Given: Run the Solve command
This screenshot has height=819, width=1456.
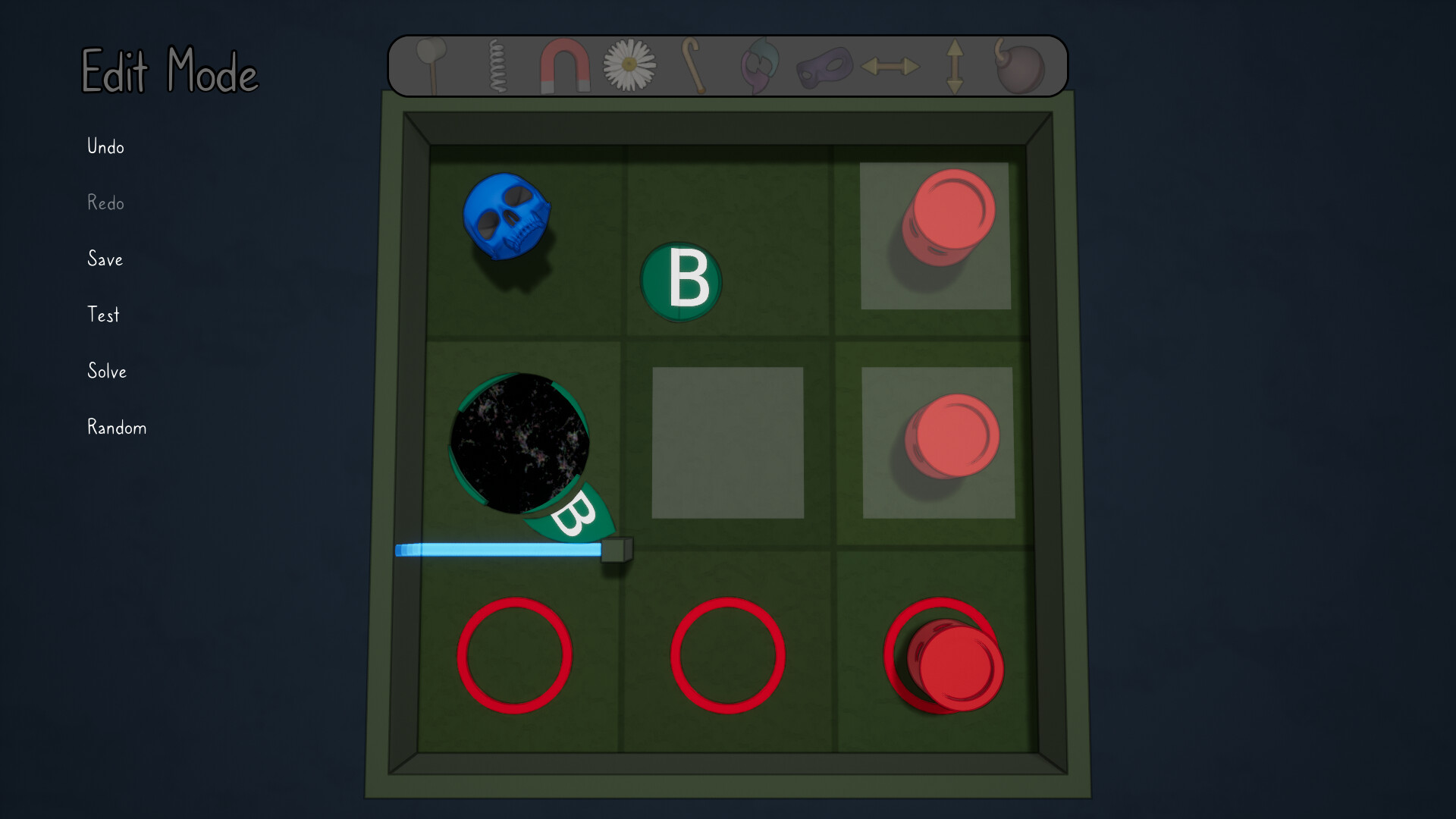Looking at the screenshot, I should (x=107, y=372).
